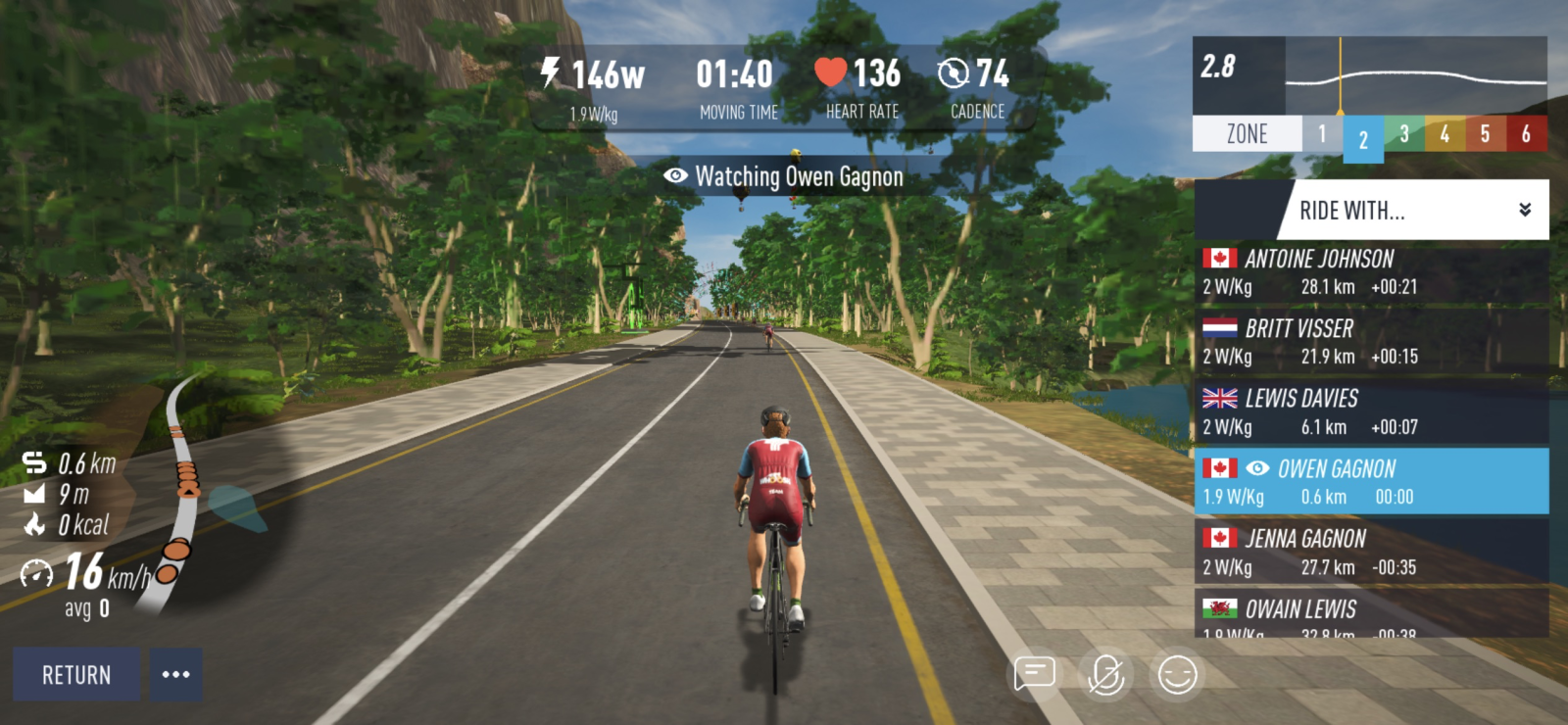This screenshot has height=725, width=1568.
Task: Toggle the muted microphone icon
Action: [1106, 675]
